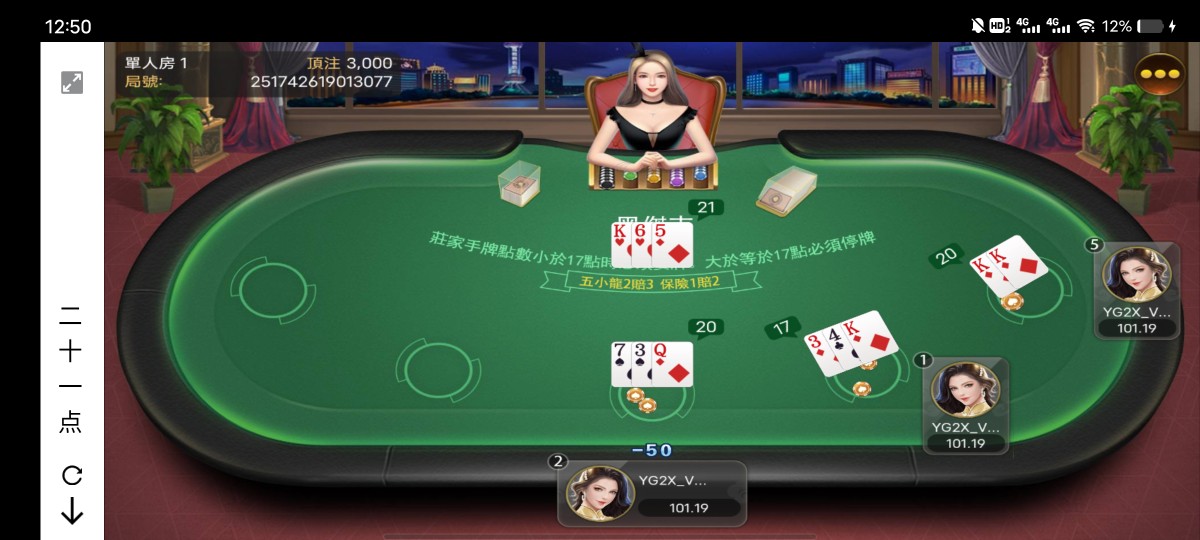The height and width of the screenshot is (540, 1200).
Task: Click the downward arrow in the sidebar
Action: [72, 511]
